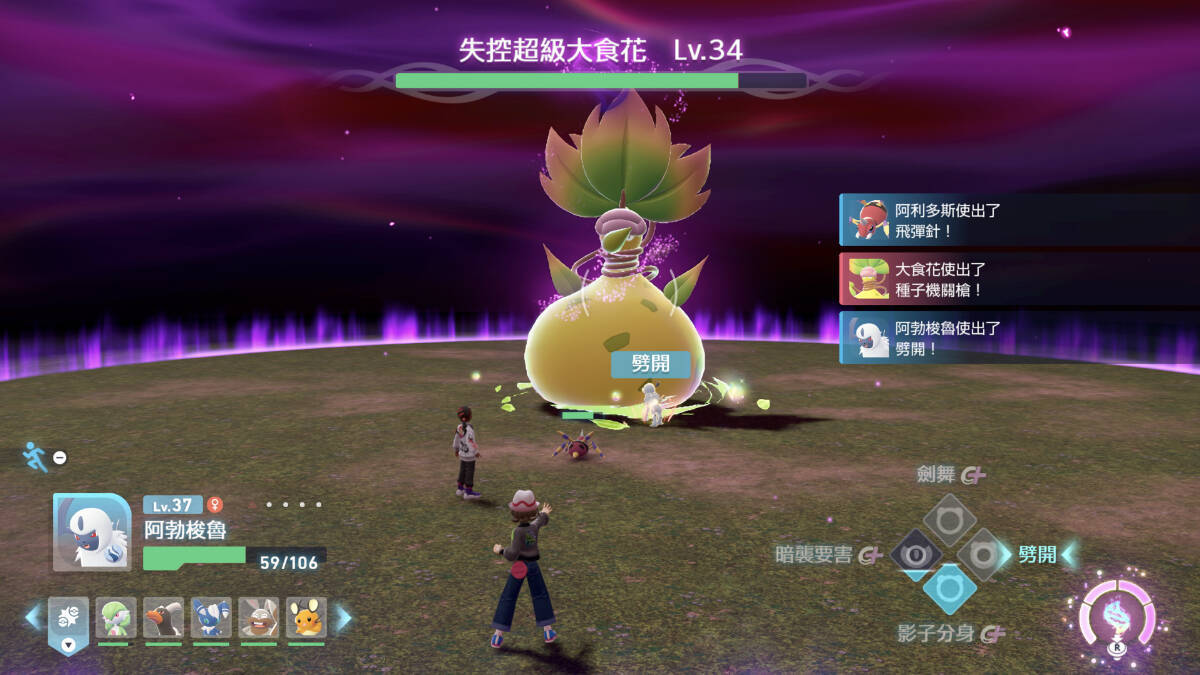Use the 影子分身 move diamond
Screen dimensions: 1200x675
click(949, 589)
